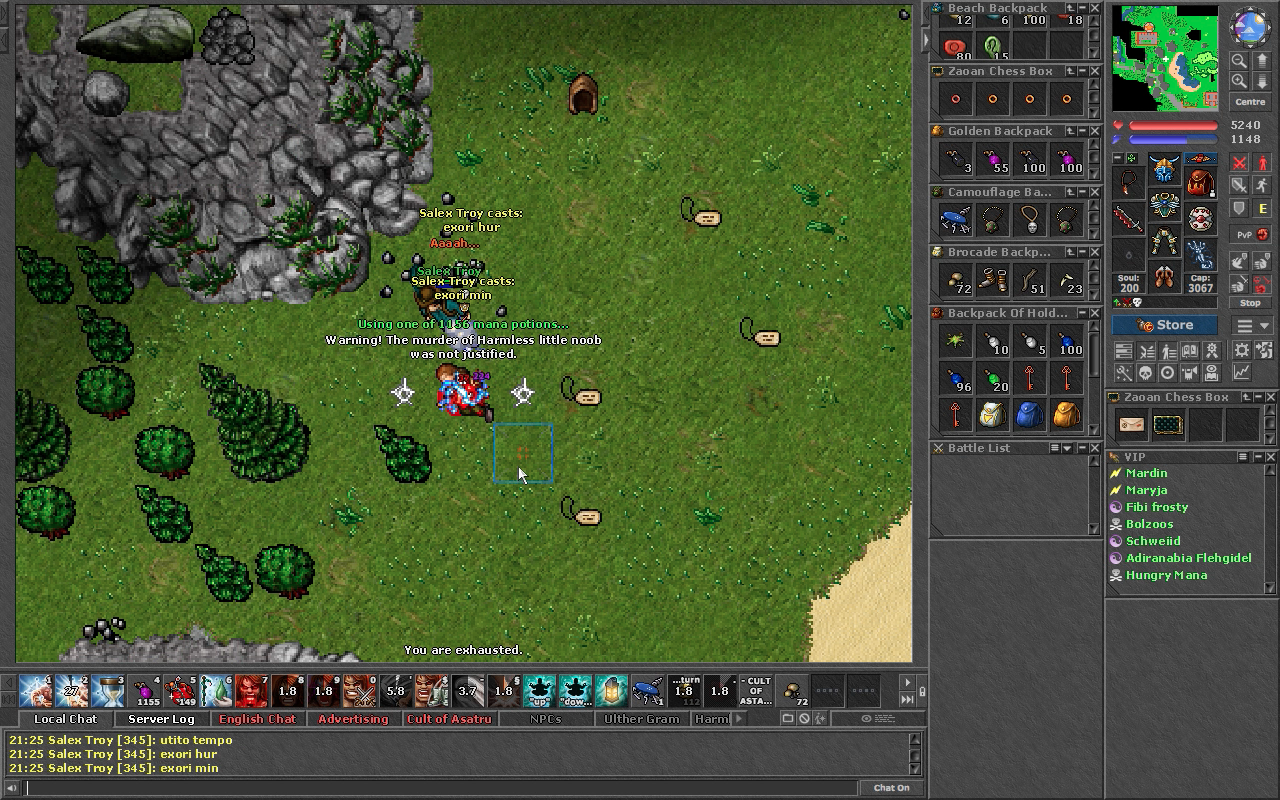Toggle the PvP mode button
This screenshot has height=800, width=1280.
click(x=1251, y=235)
